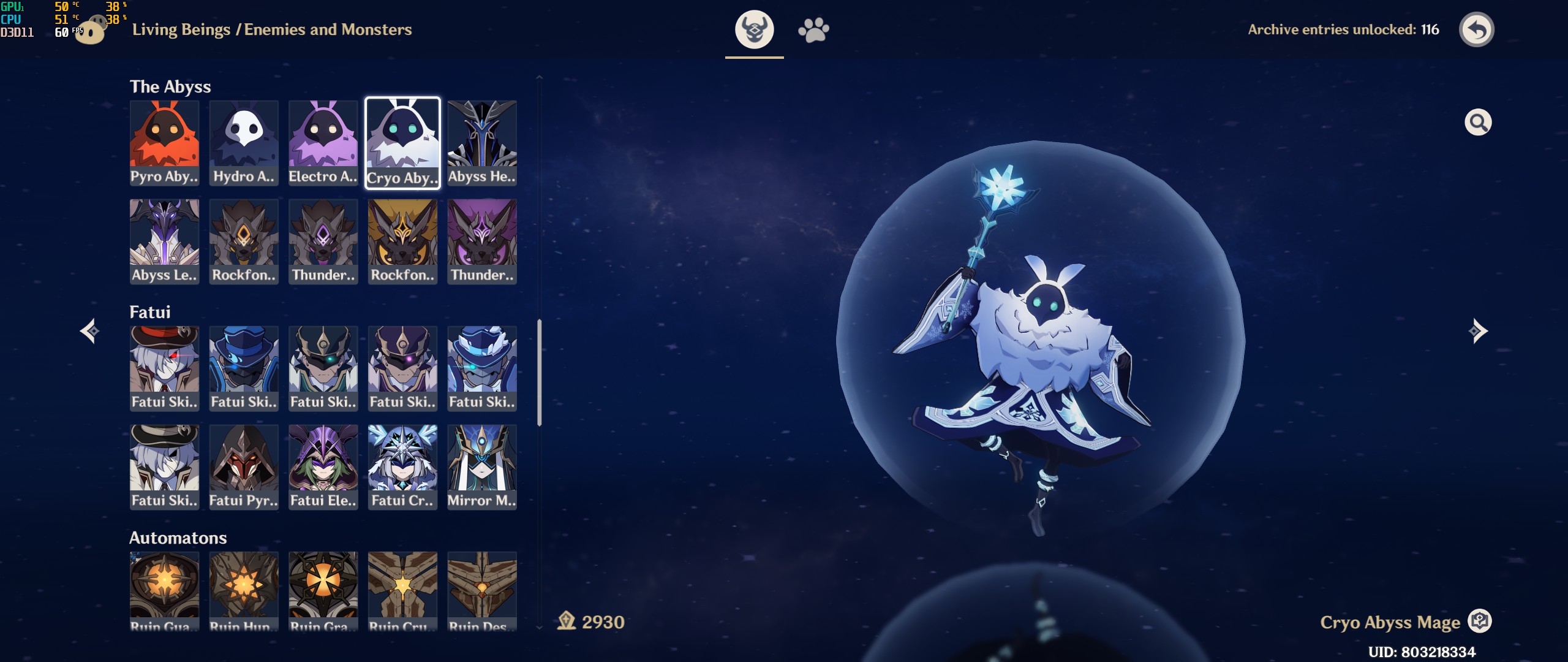Open the magnifying glass detail view
The height and width of the screenshot is (662, 1568).
click(1477, 123)
